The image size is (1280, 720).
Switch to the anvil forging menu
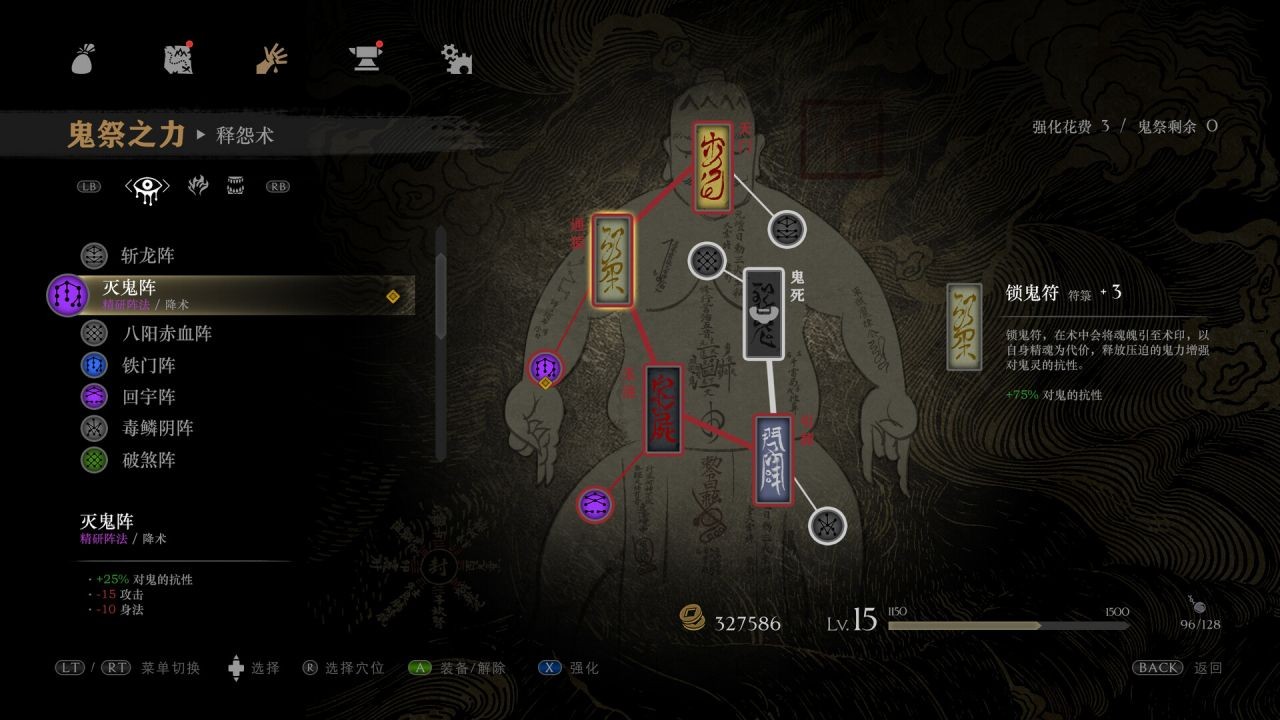365,59
